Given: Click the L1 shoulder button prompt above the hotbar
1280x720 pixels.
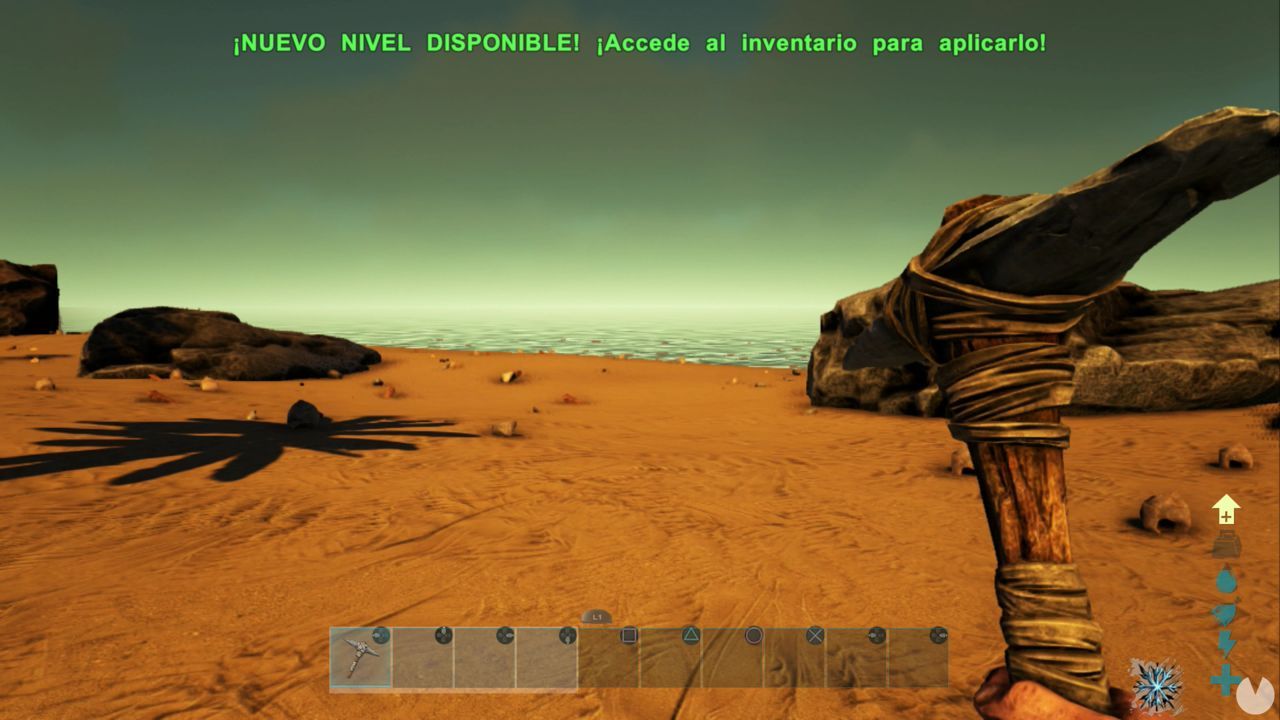Looking at the screenshot, I should coord(597,617).
